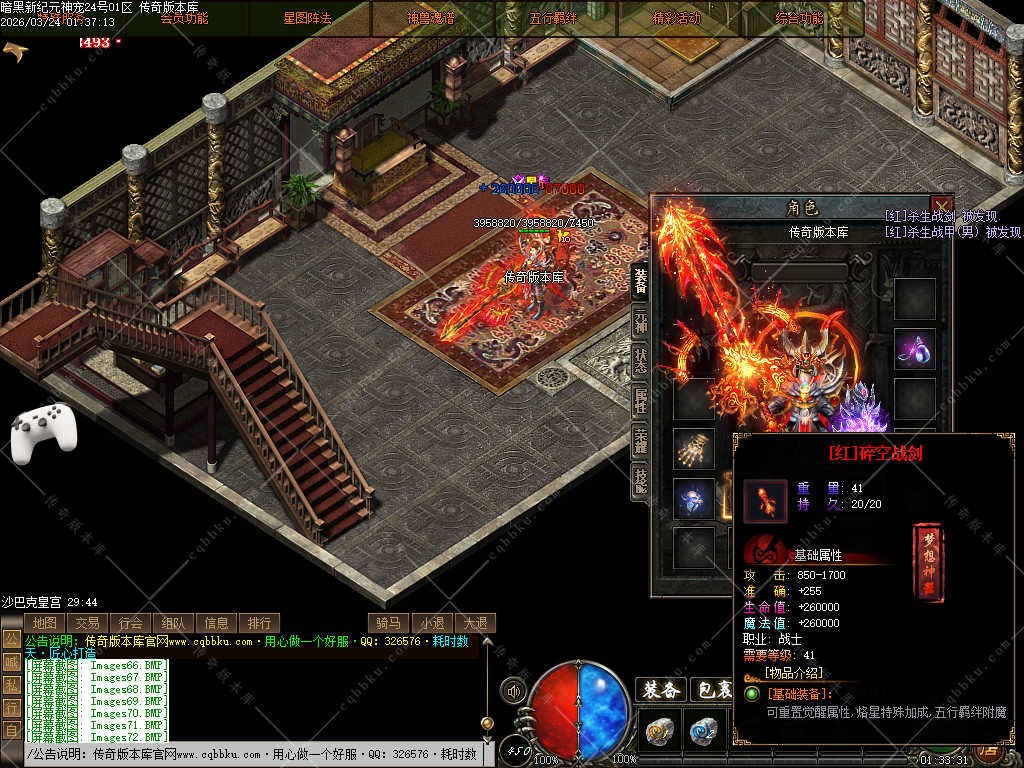Switch to the 状态 status tab
The width and height of the screenshot is (1024, 768).
[640, 362]
